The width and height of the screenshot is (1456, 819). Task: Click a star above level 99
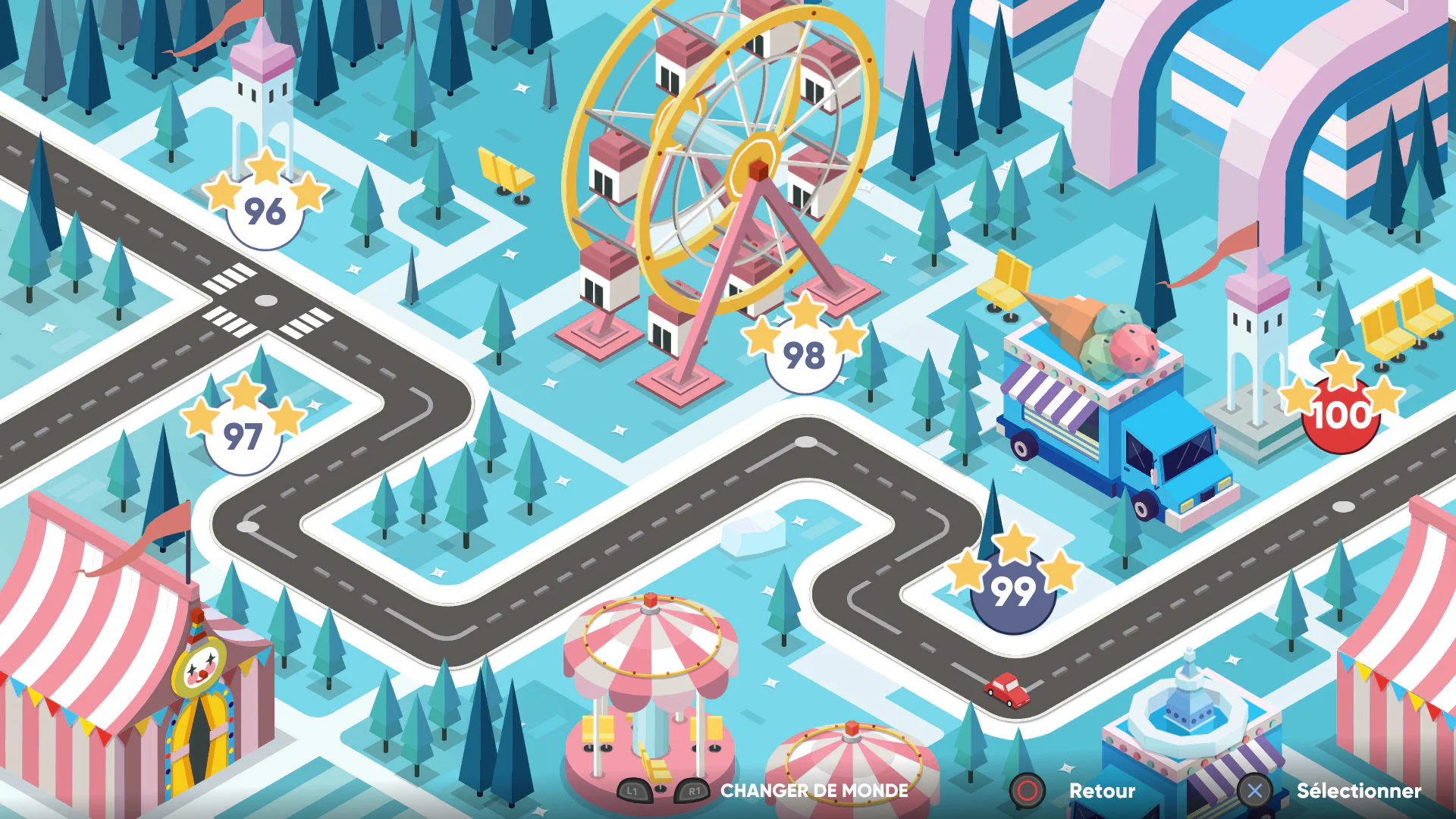(x=1016, y=544)
